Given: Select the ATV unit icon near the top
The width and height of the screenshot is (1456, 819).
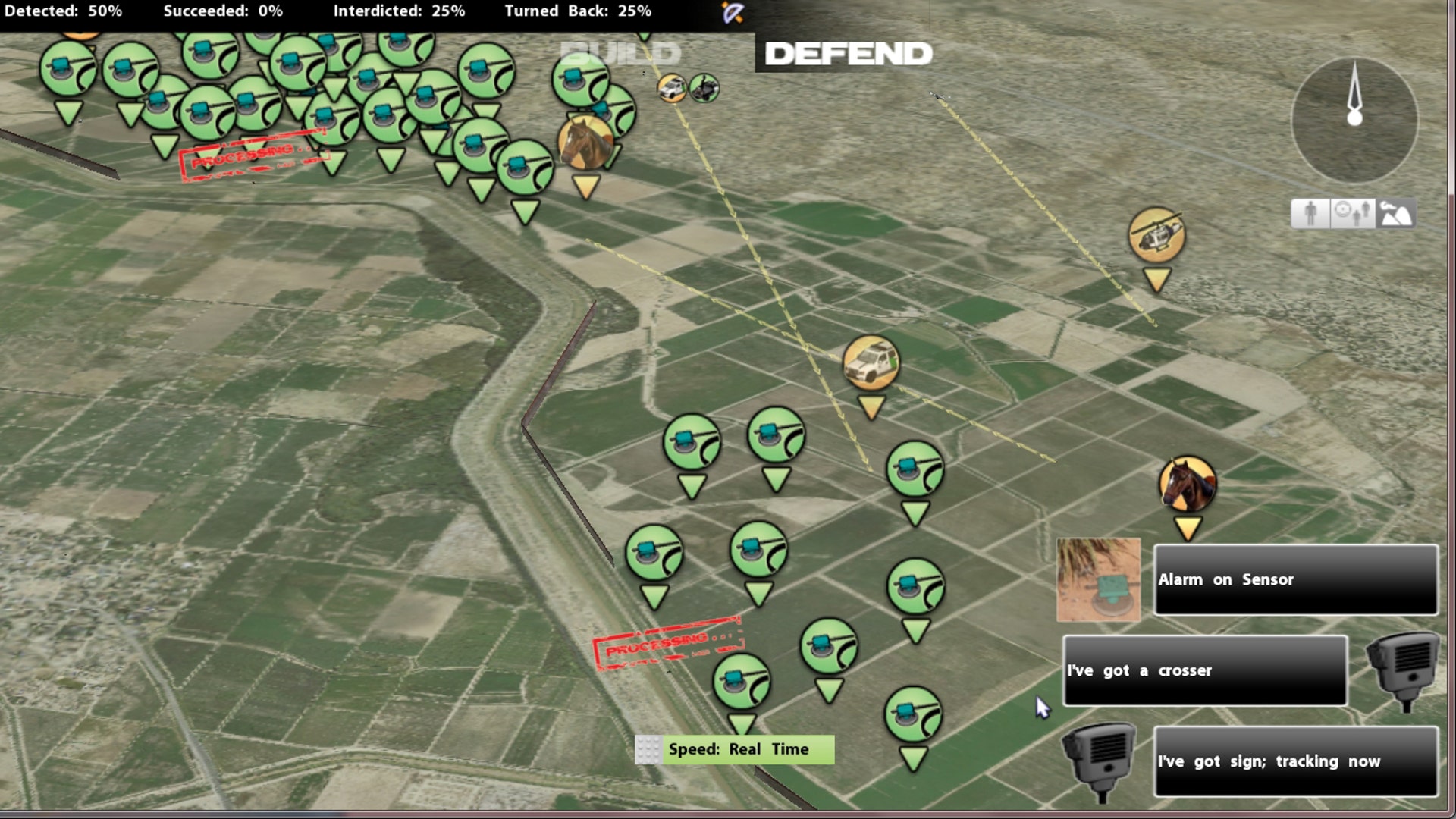Looking at the screenshot, I should coord(704,89).
